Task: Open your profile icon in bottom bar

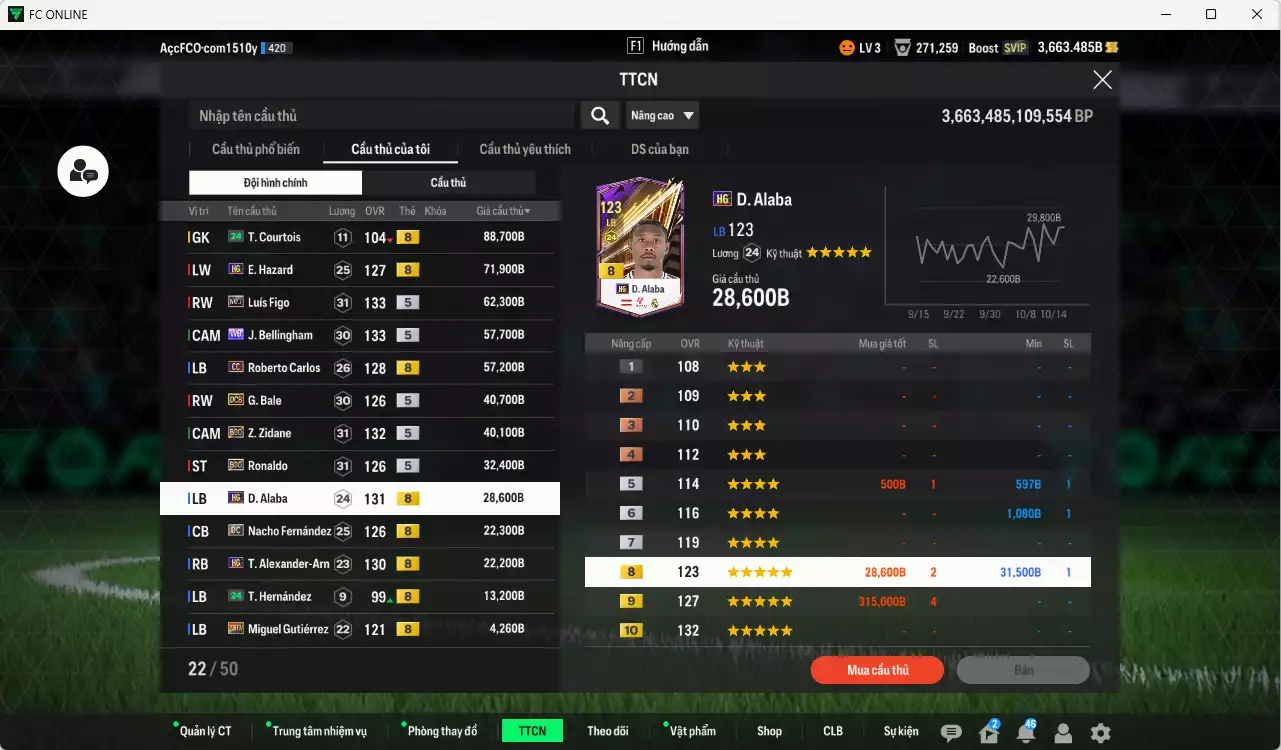Action: (x=1062, y=733)
